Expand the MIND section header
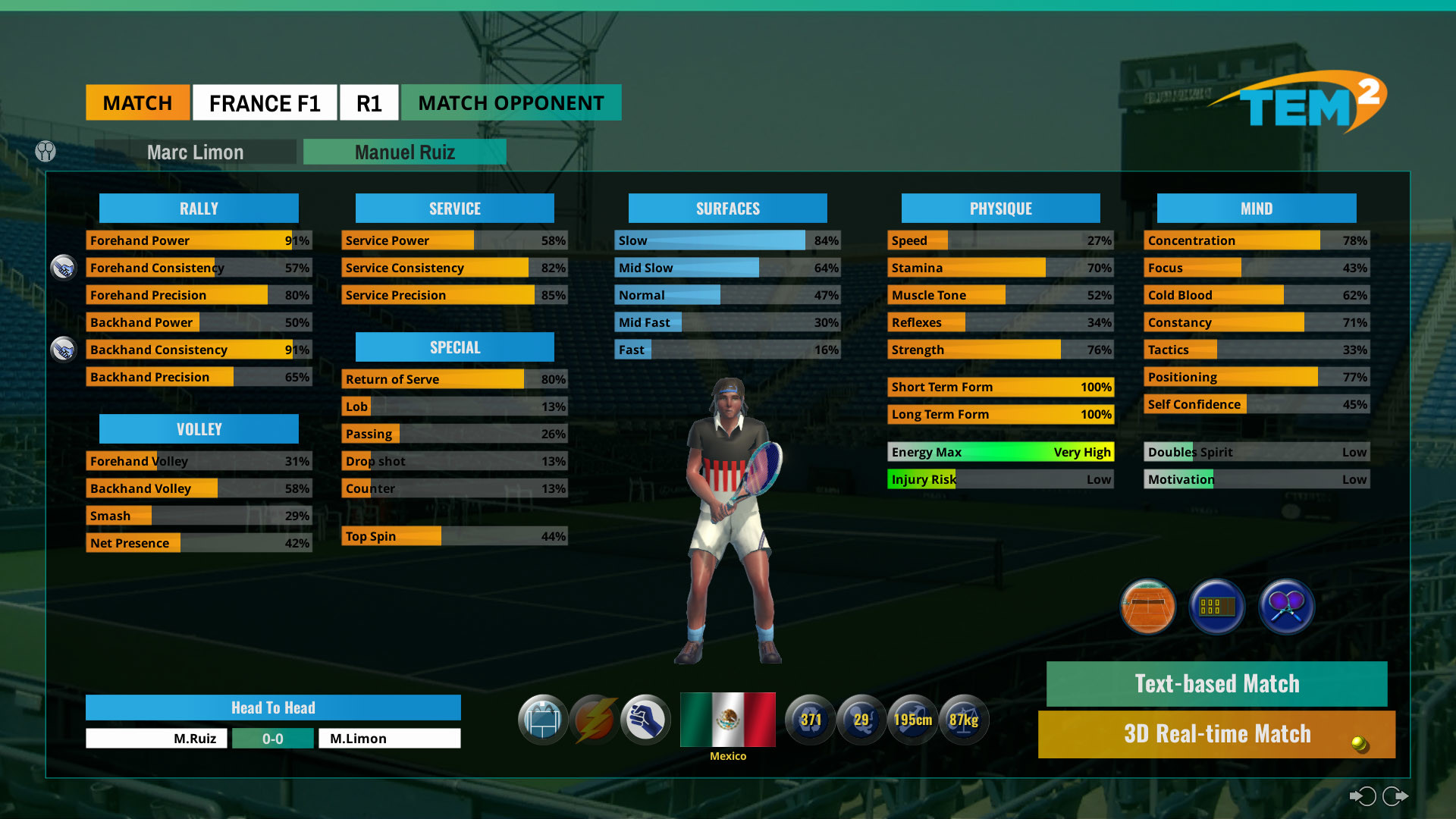The width and height of the screenshot is (1456, 819). pyautogui.click(x=1256, y=208)
